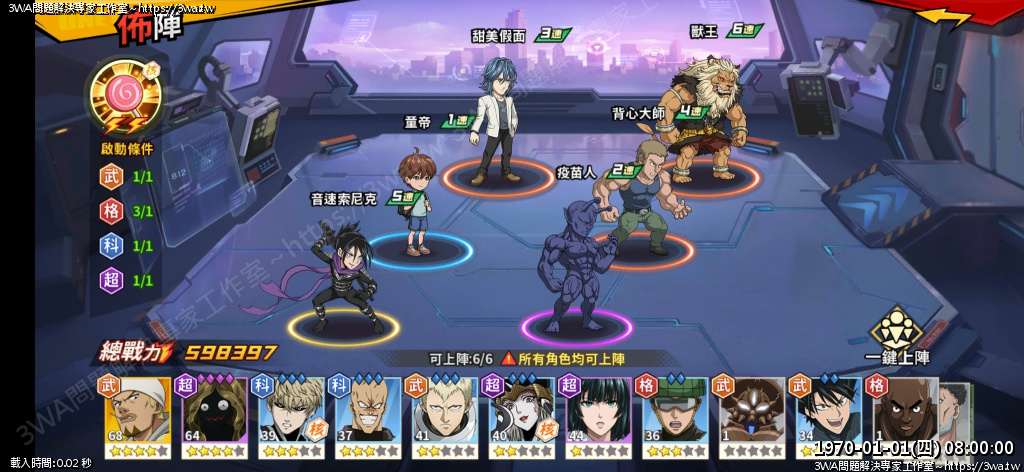Viewport: 1024px width, 472px height.
Task: Pick the level 64 black blob monster card
Action: pos(210,415)
